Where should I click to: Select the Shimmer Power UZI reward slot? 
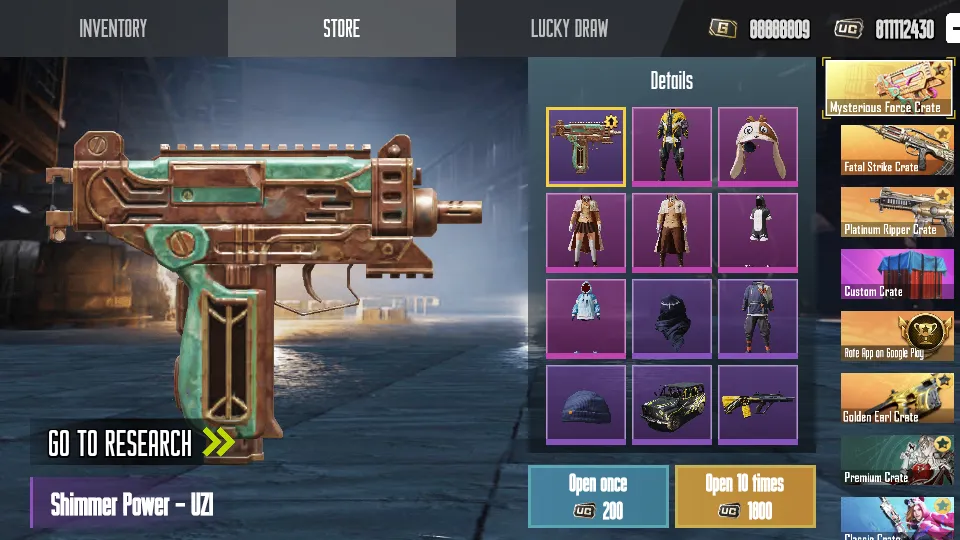tap(586, 146)
